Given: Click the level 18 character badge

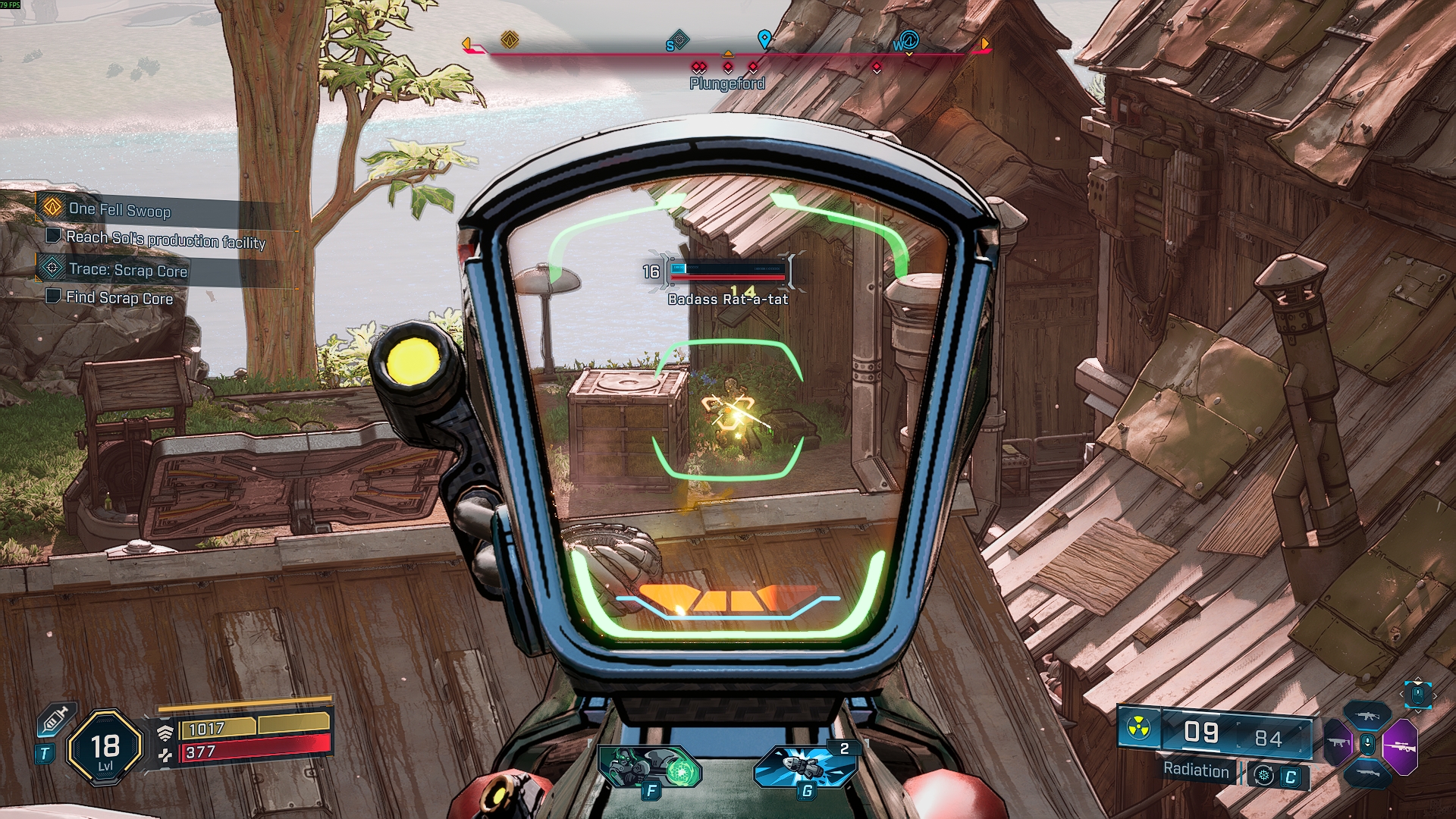Looking at the screenshot, I should coord(105,749).
